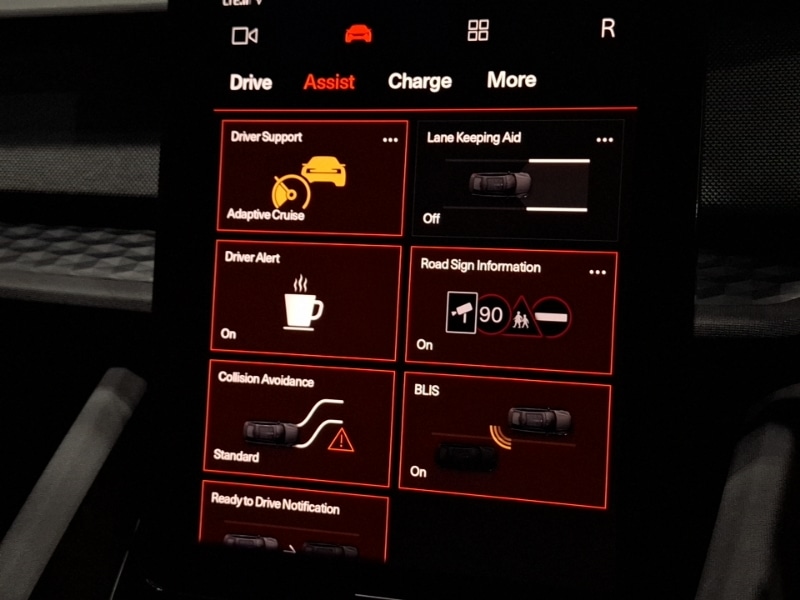This screenshot has height=600, width=800.
Task: Open Driver Support options via three dots
Action: click(x=390, y=140)
